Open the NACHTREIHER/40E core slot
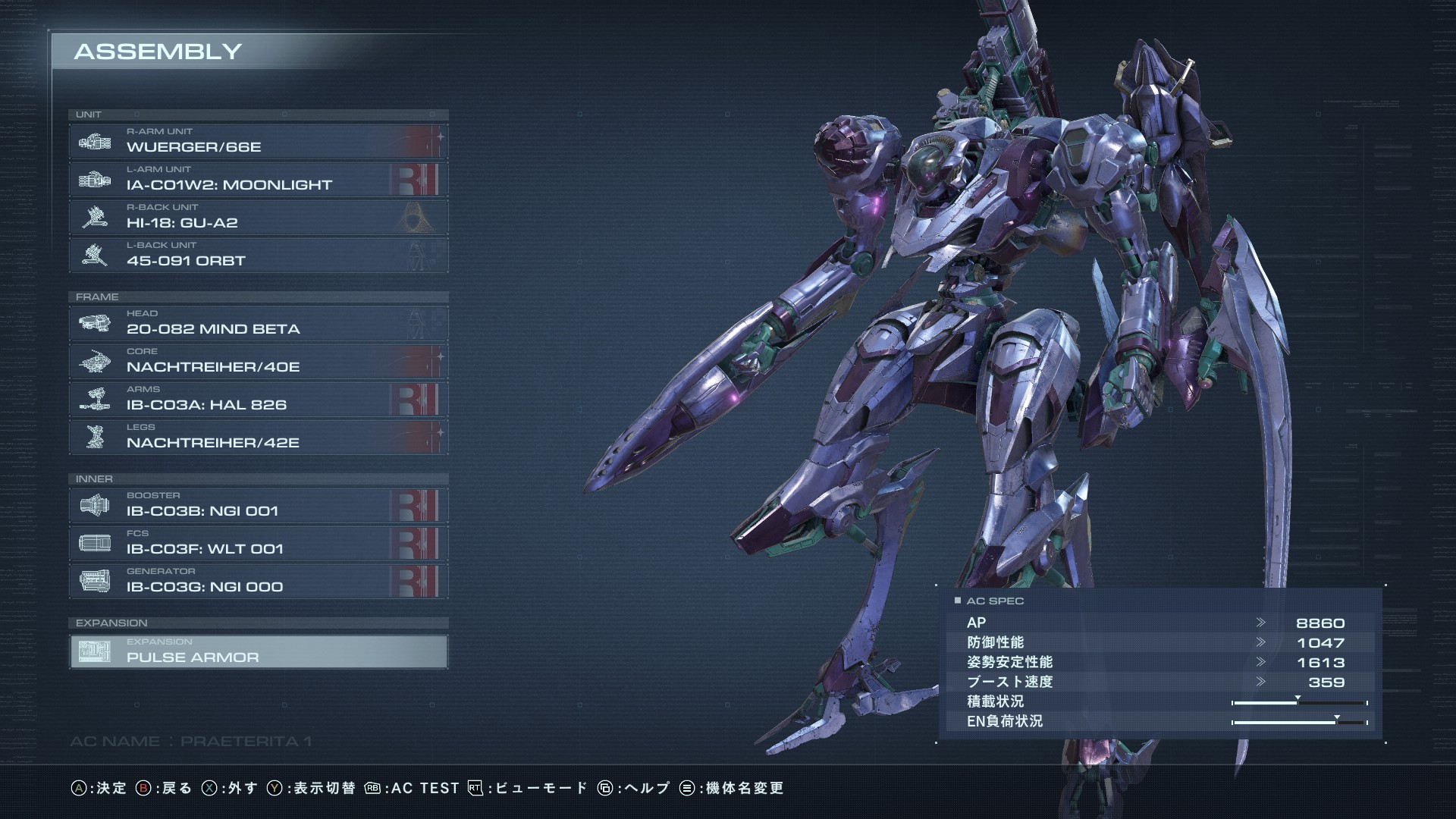Screen dimensions: 1456x819 tap(258, 362)
